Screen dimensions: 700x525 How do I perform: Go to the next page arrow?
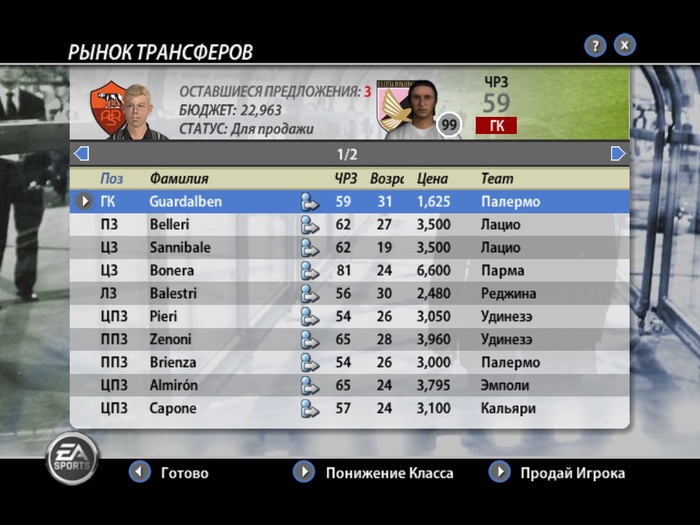618,154
